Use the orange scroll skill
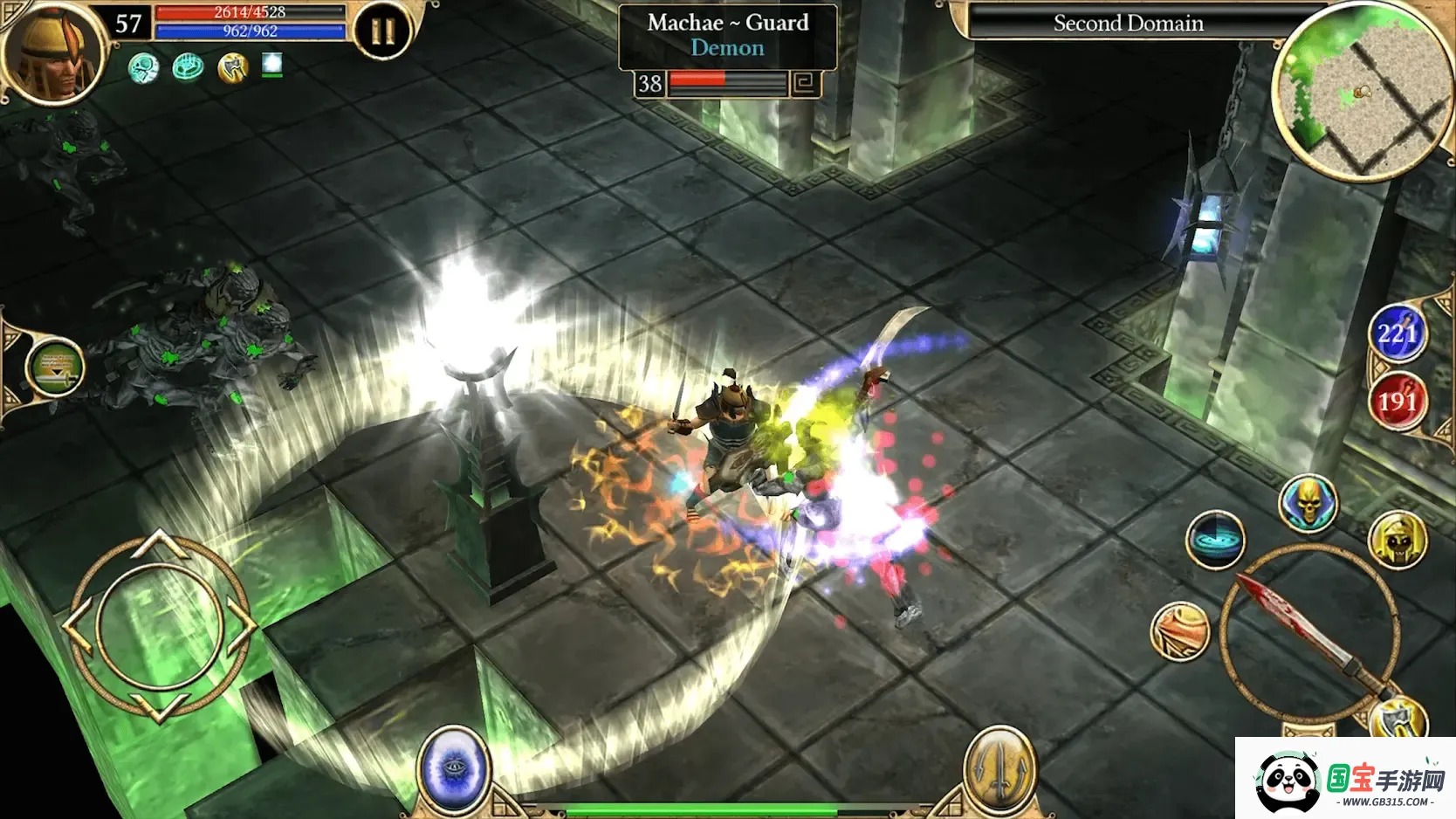The height and width of the screenshot is (819, 1456). [1180, 630]
